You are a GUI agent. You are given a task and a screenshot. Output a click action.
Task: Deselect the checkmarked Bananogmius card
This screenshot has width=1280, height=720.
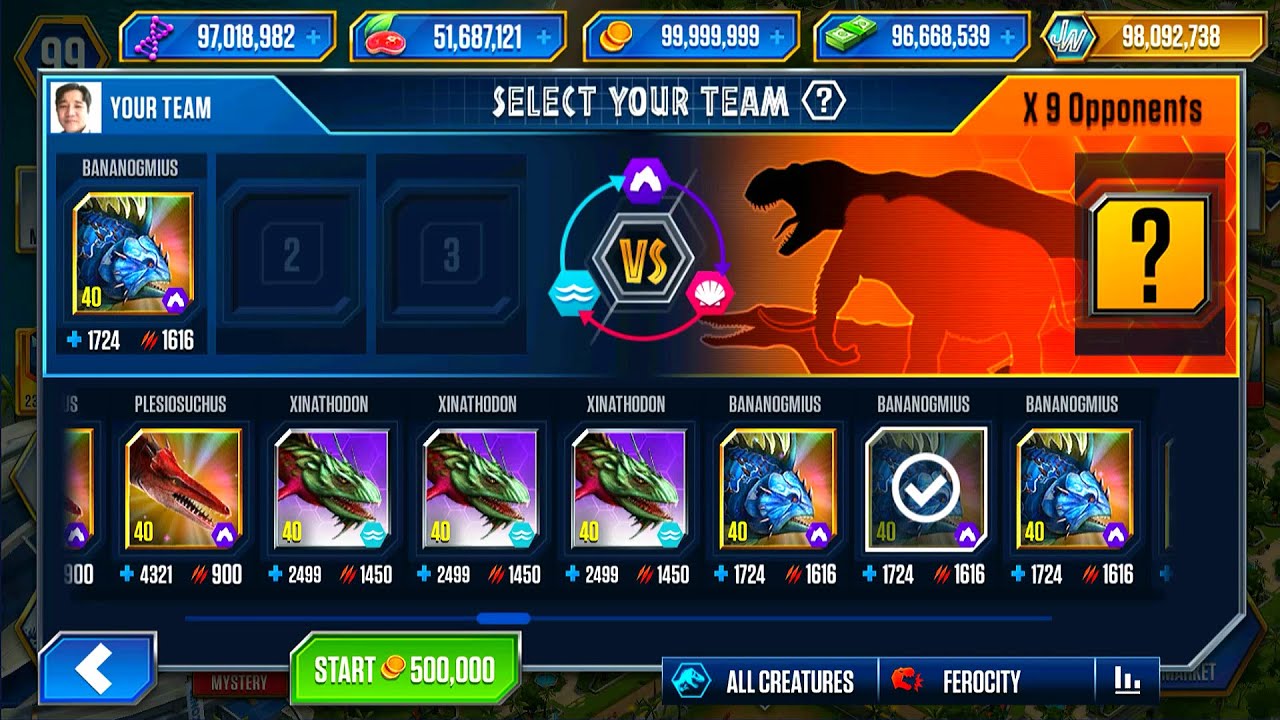click(925, 489)
